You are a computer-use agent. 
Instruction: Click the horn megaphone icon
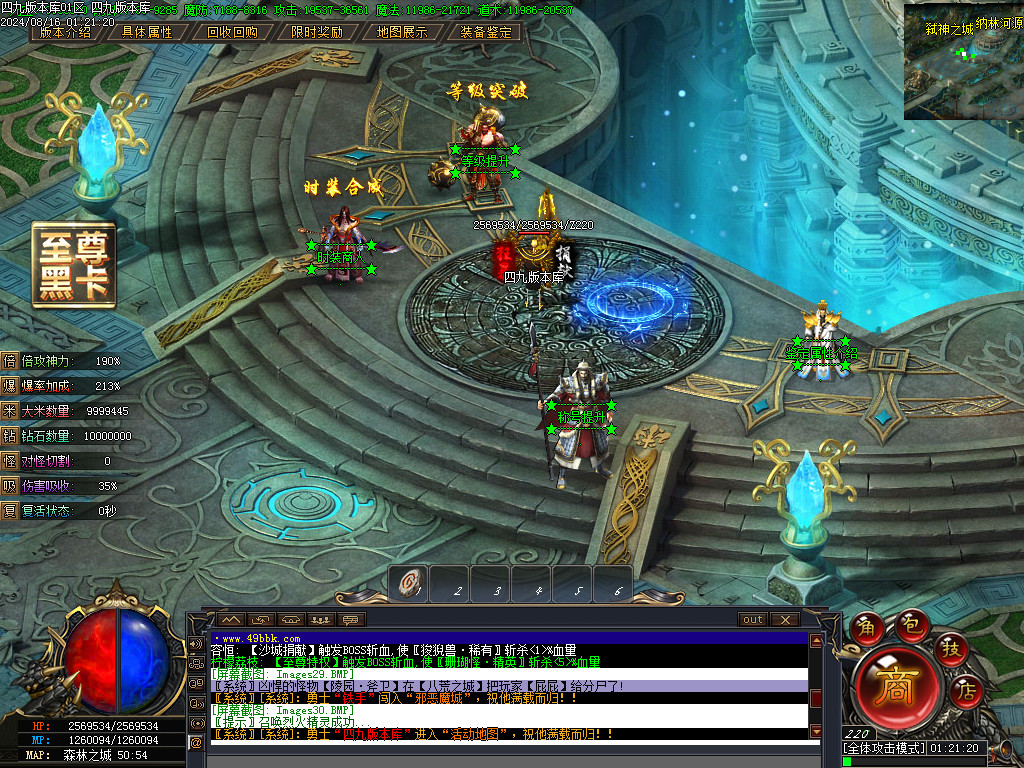[x=195, y=644]
